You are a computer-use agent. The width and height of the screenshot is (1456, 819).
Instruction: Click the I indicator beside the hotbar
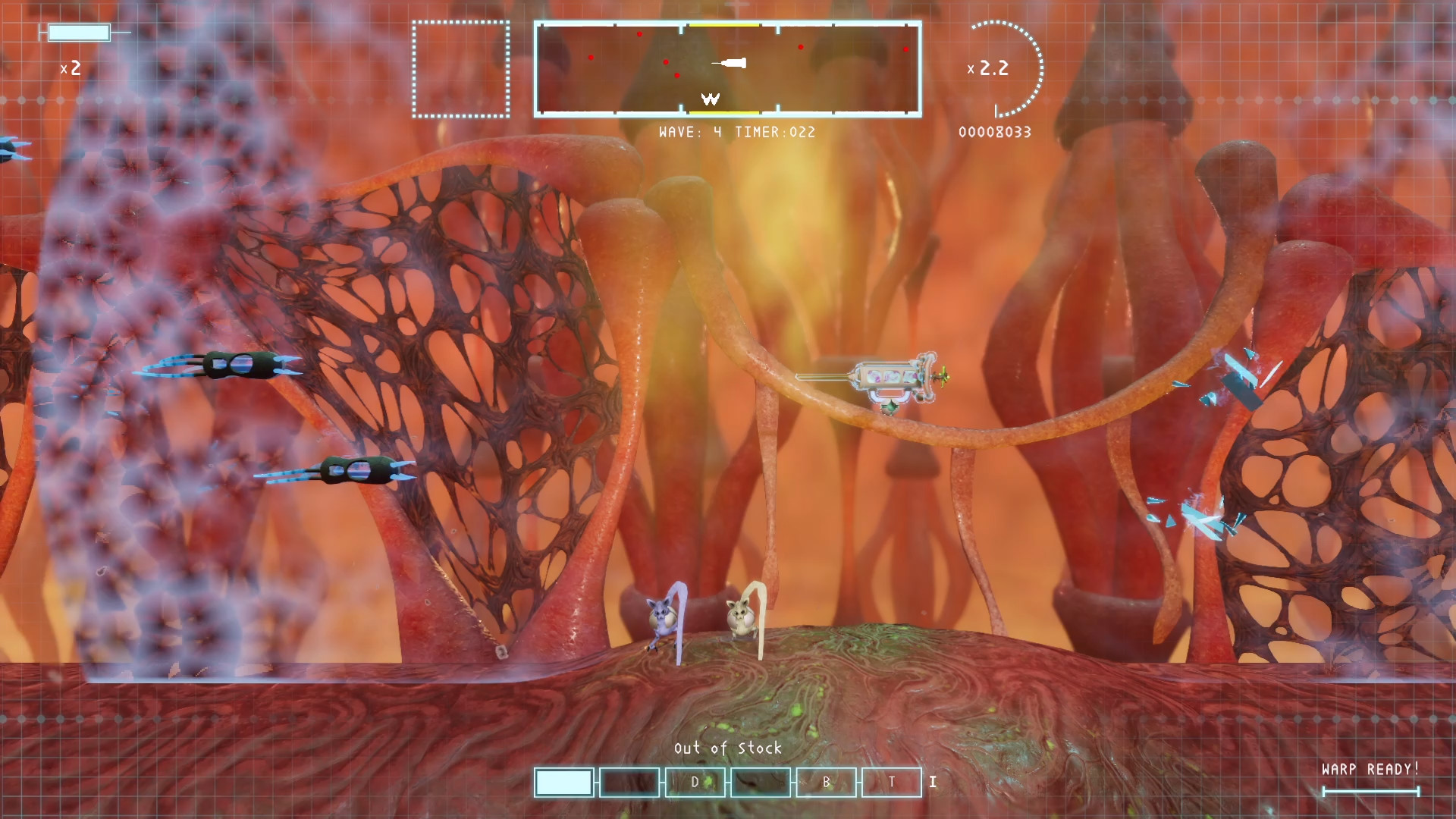click(932, 781)
